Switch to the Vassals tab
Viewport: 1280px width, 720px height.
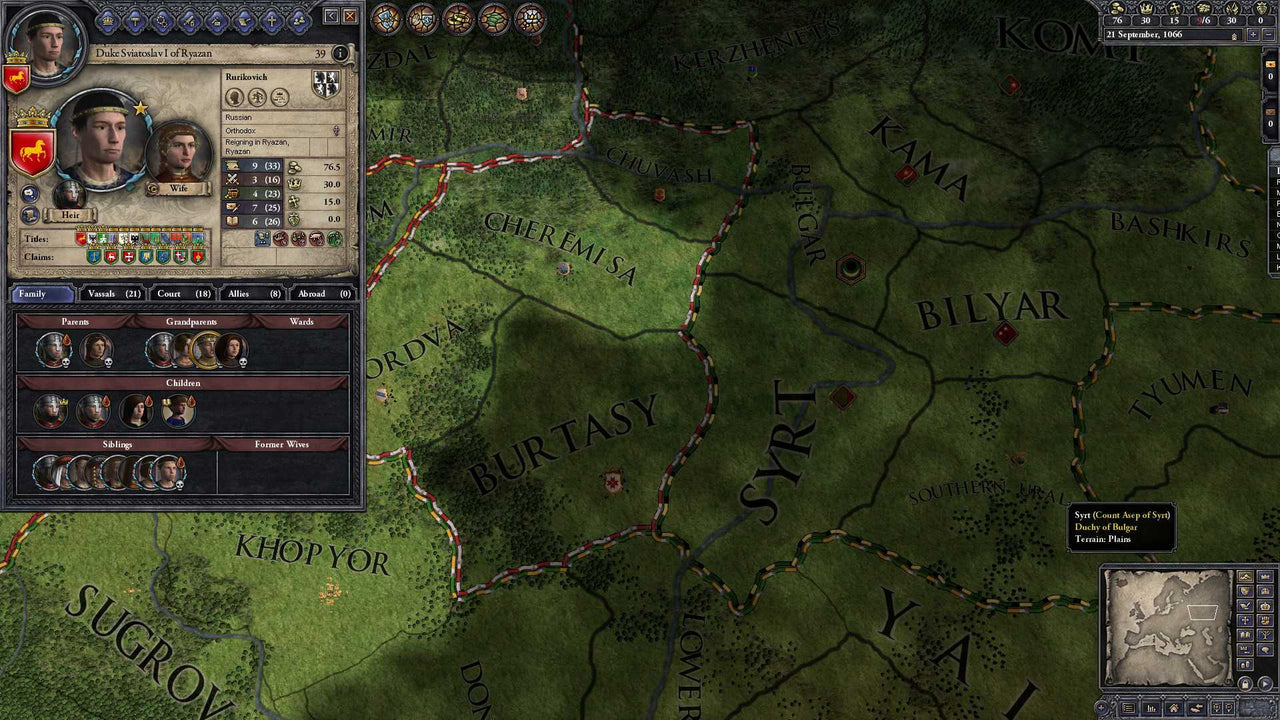pos(108,294)
